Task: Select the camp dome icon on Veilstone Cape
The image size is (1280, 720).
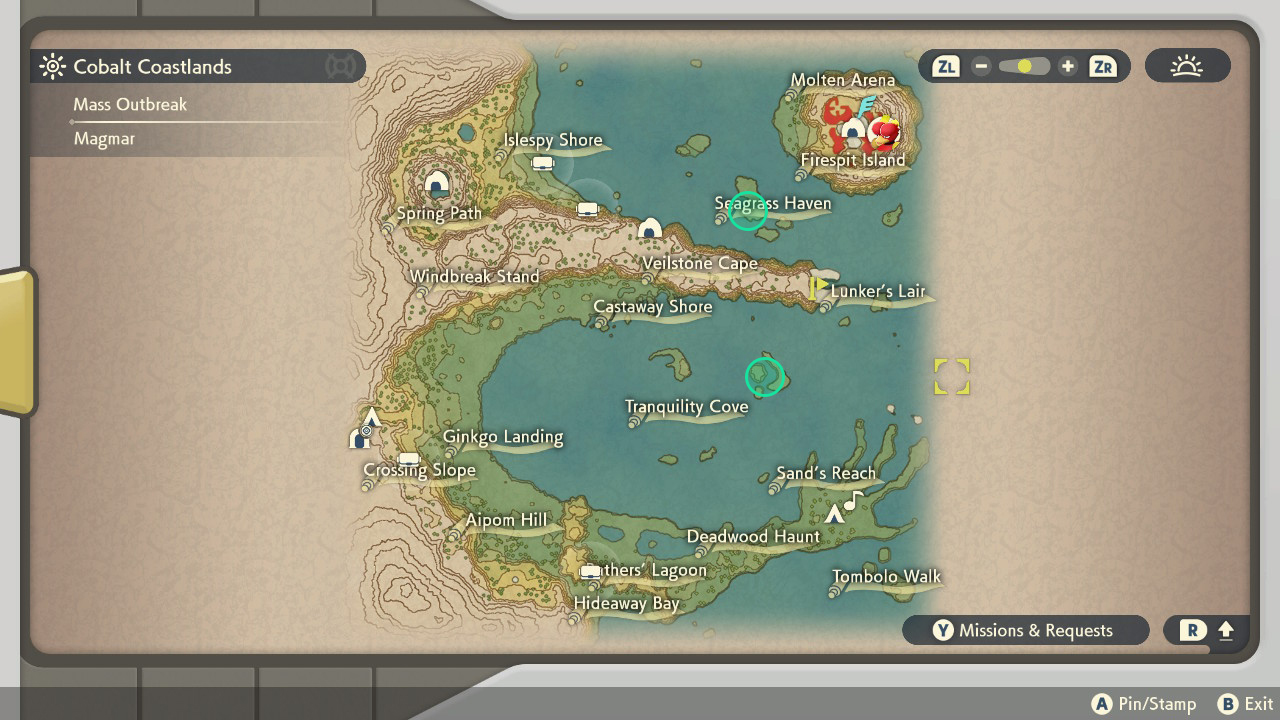Action: point(649,228)
